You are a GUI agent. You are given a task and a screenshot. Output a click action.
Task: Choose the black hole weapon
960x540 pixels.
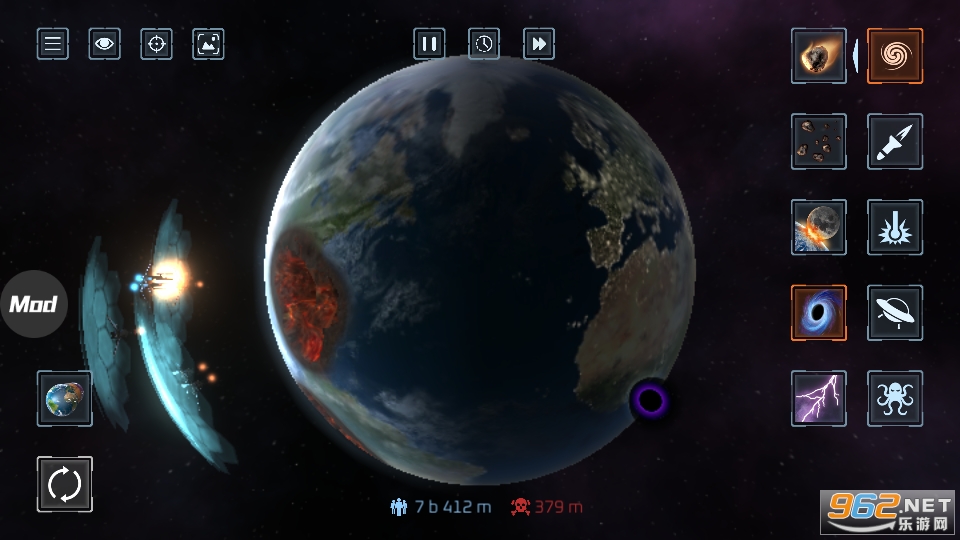click(819, 313)
